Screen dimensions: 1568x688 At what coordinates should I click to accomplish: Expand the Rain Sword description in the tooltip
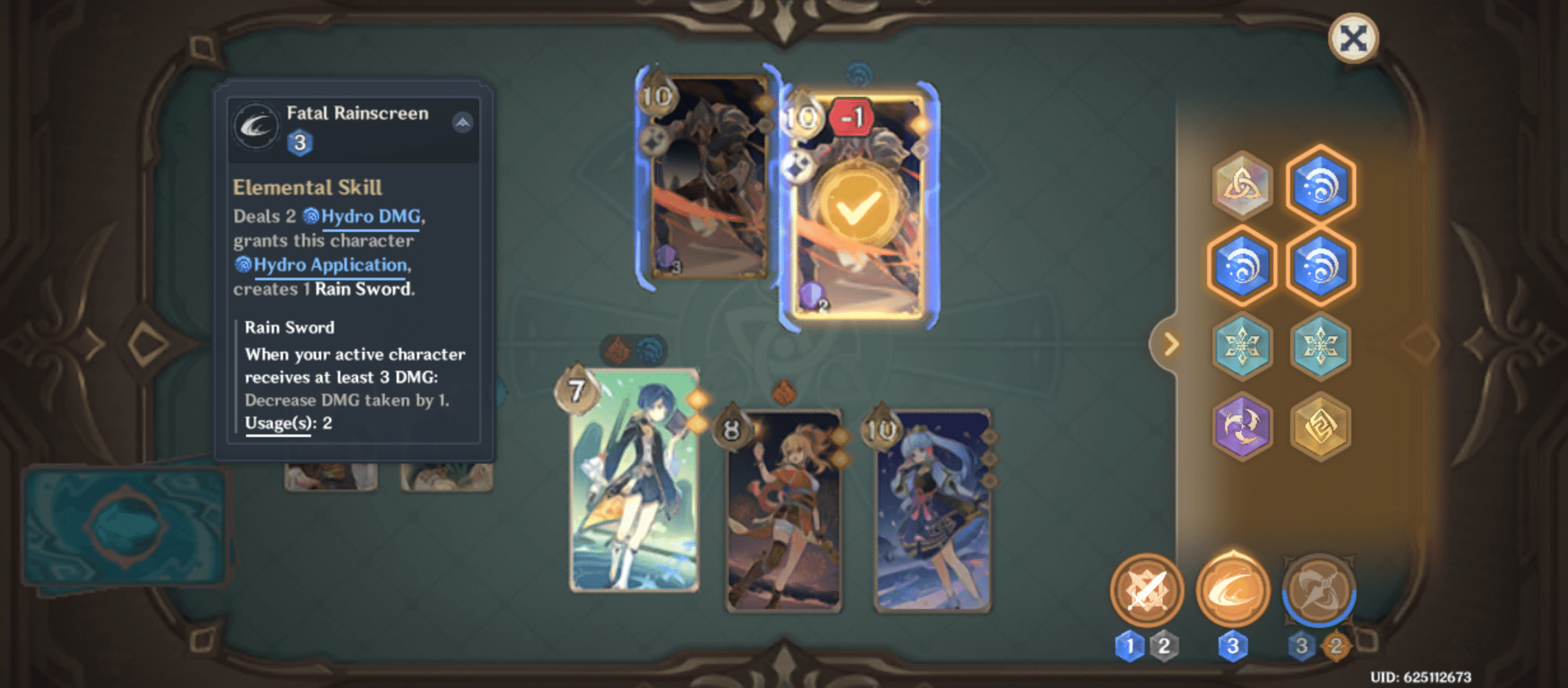(x=289, y=327)
